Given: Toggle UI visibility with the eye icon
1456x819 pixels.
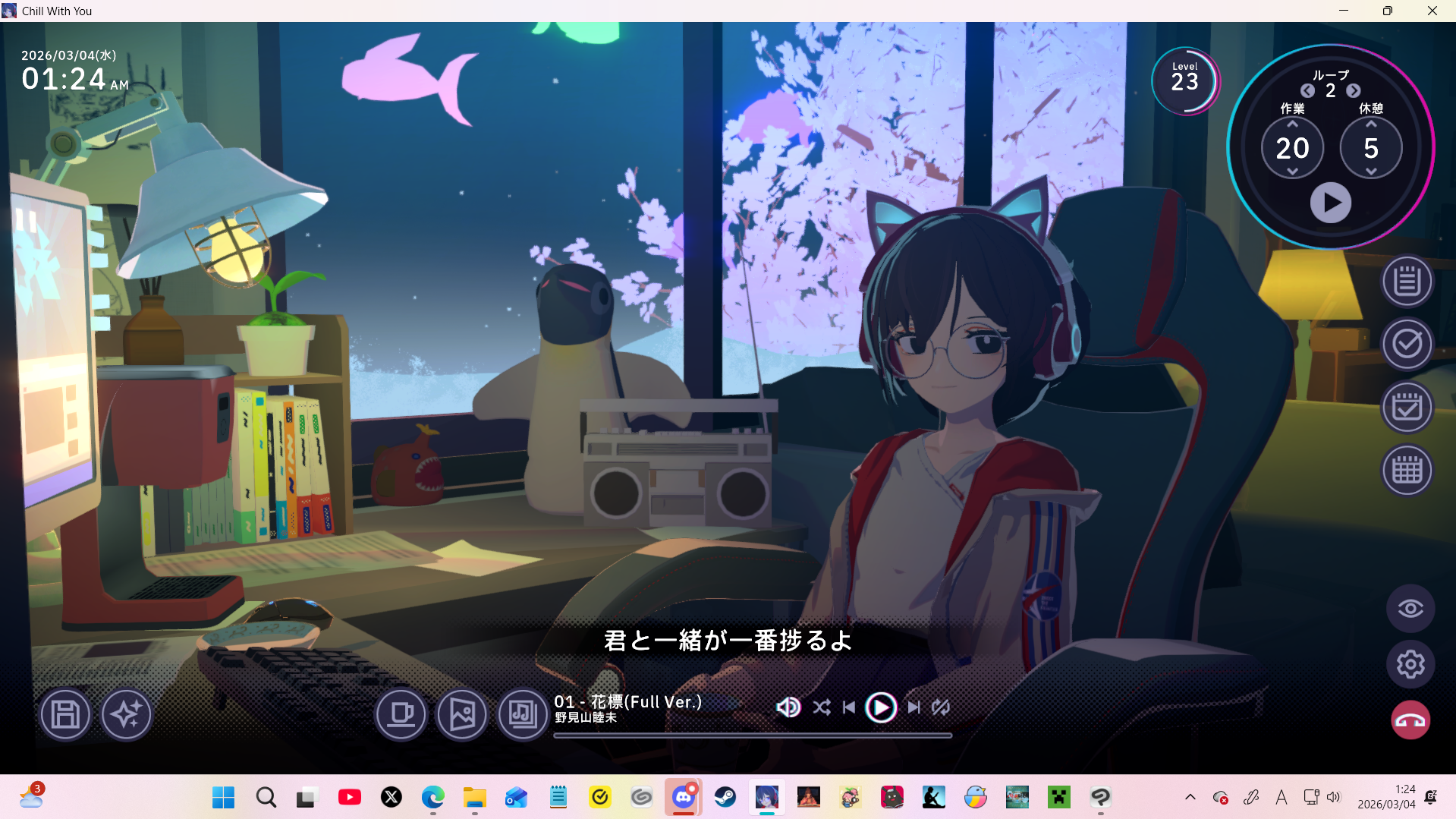Looking at the screenshot, I should 1410,609.
